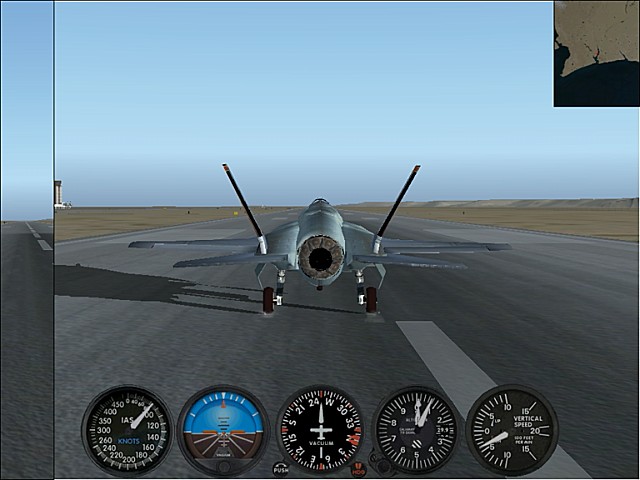Click the red HDG knob
Screen dimensions: 640x480
359,468
